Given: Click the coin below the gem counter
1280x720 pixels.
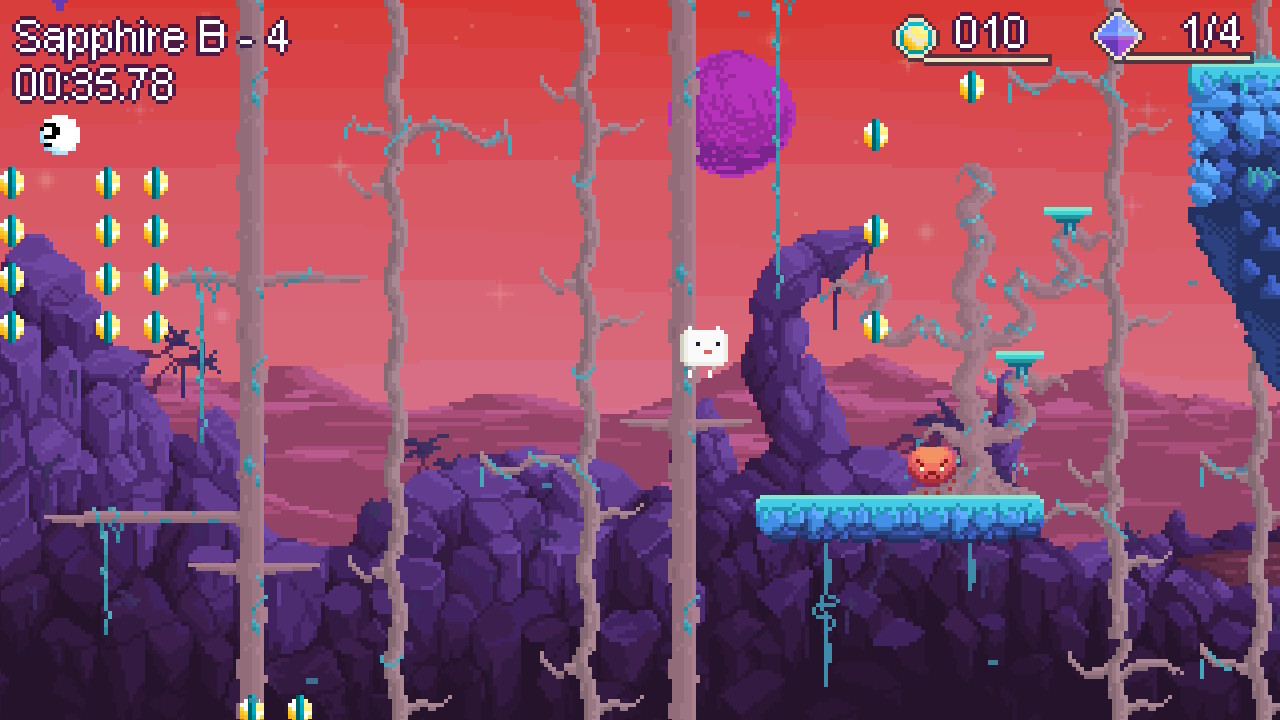Looking at the screenshot, I should click(x=971, y=86).
